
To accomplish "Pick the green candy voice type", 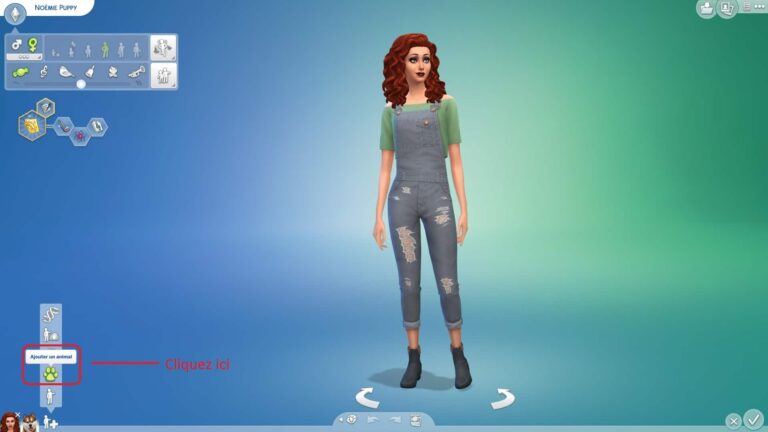I will coord(18,71).
